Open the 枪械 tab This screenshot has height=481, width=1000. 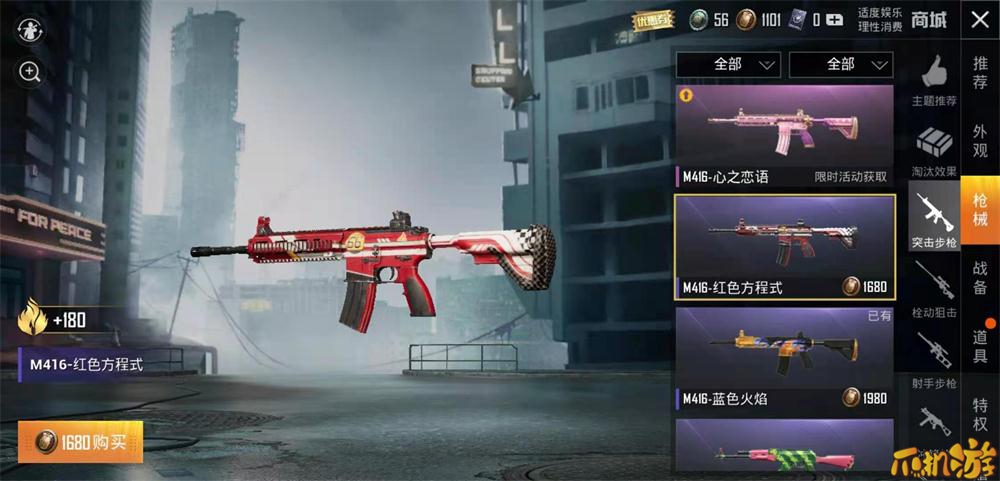click(980, 209)
